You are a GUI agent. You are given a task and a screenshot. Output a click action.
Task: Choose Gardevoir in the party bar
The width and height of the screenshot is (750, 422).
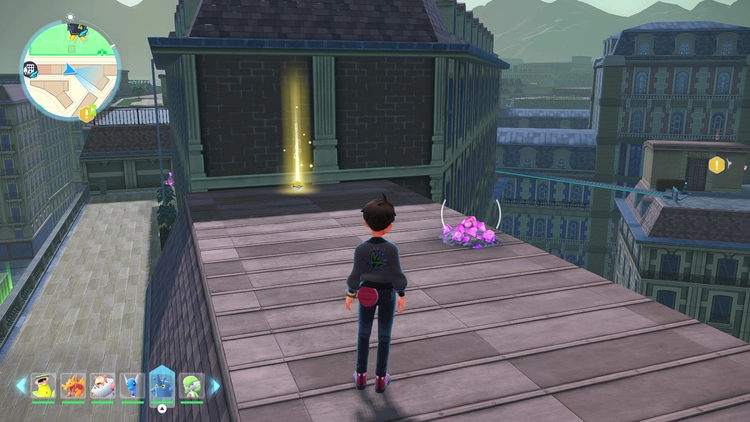[192, 385]
